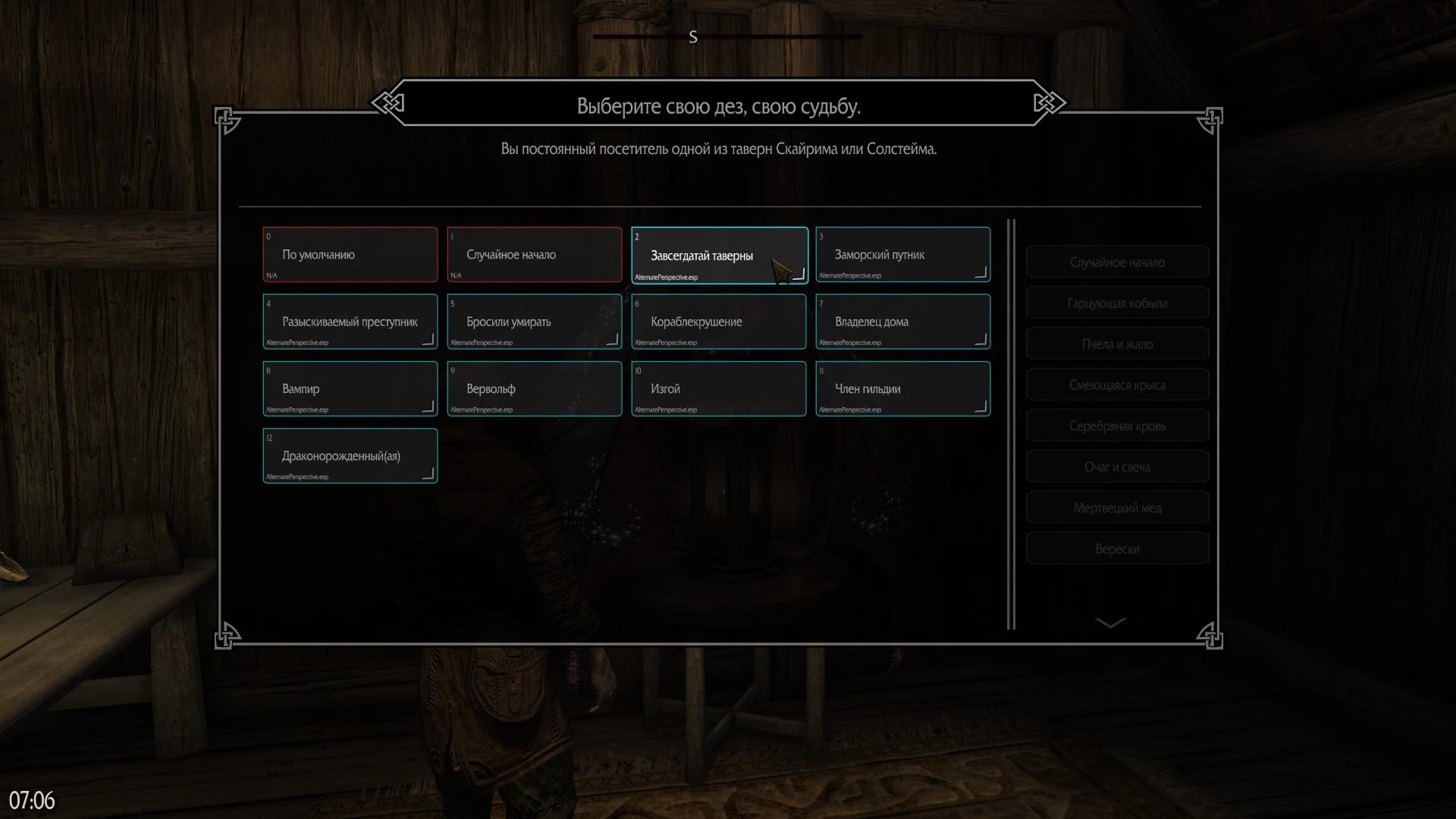1456x819 pixels.
Task: Select the «Вампир» start tile
Action: coord(350,389)
